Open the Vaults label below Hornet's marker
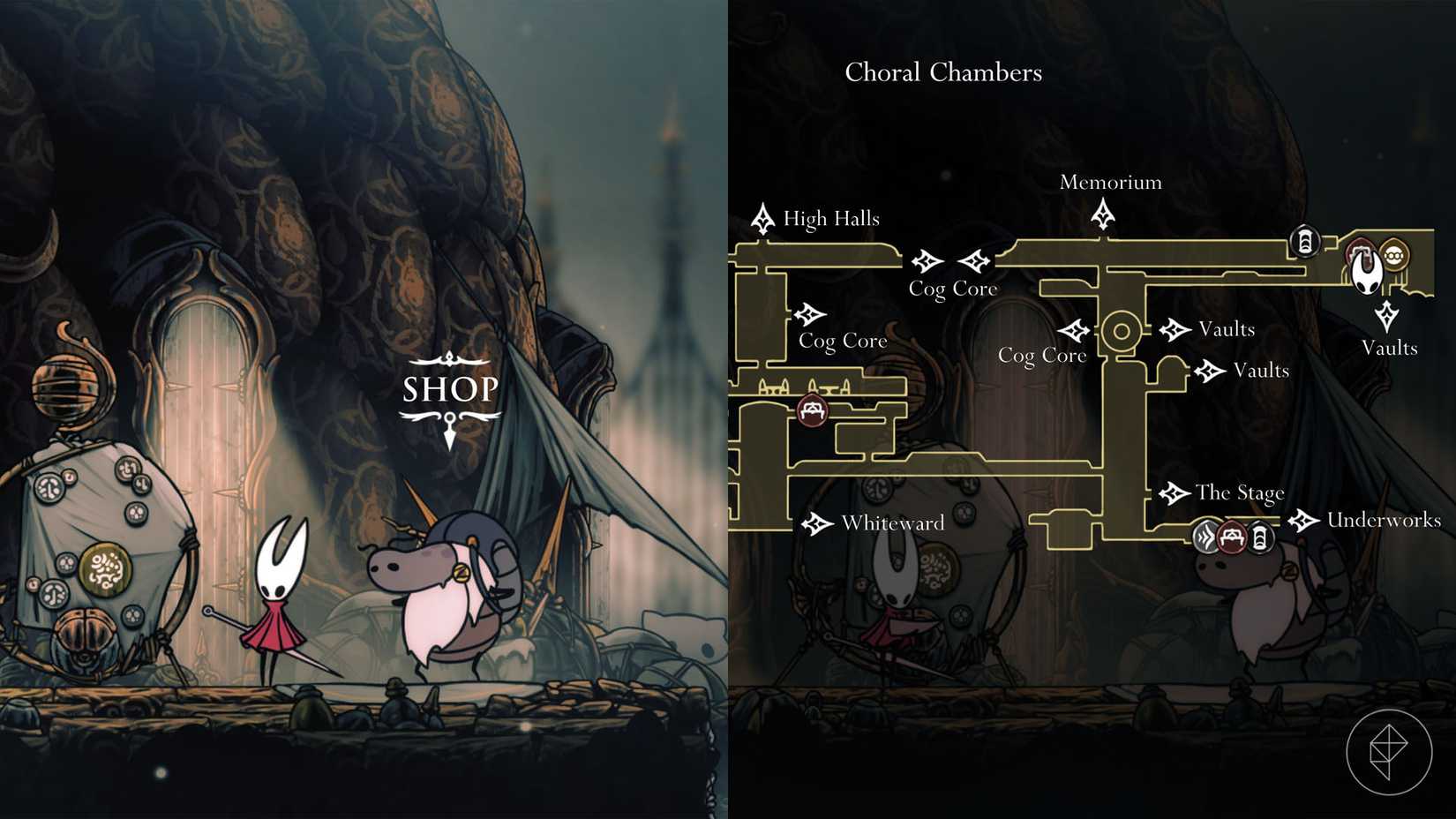 click(1389, 348)
